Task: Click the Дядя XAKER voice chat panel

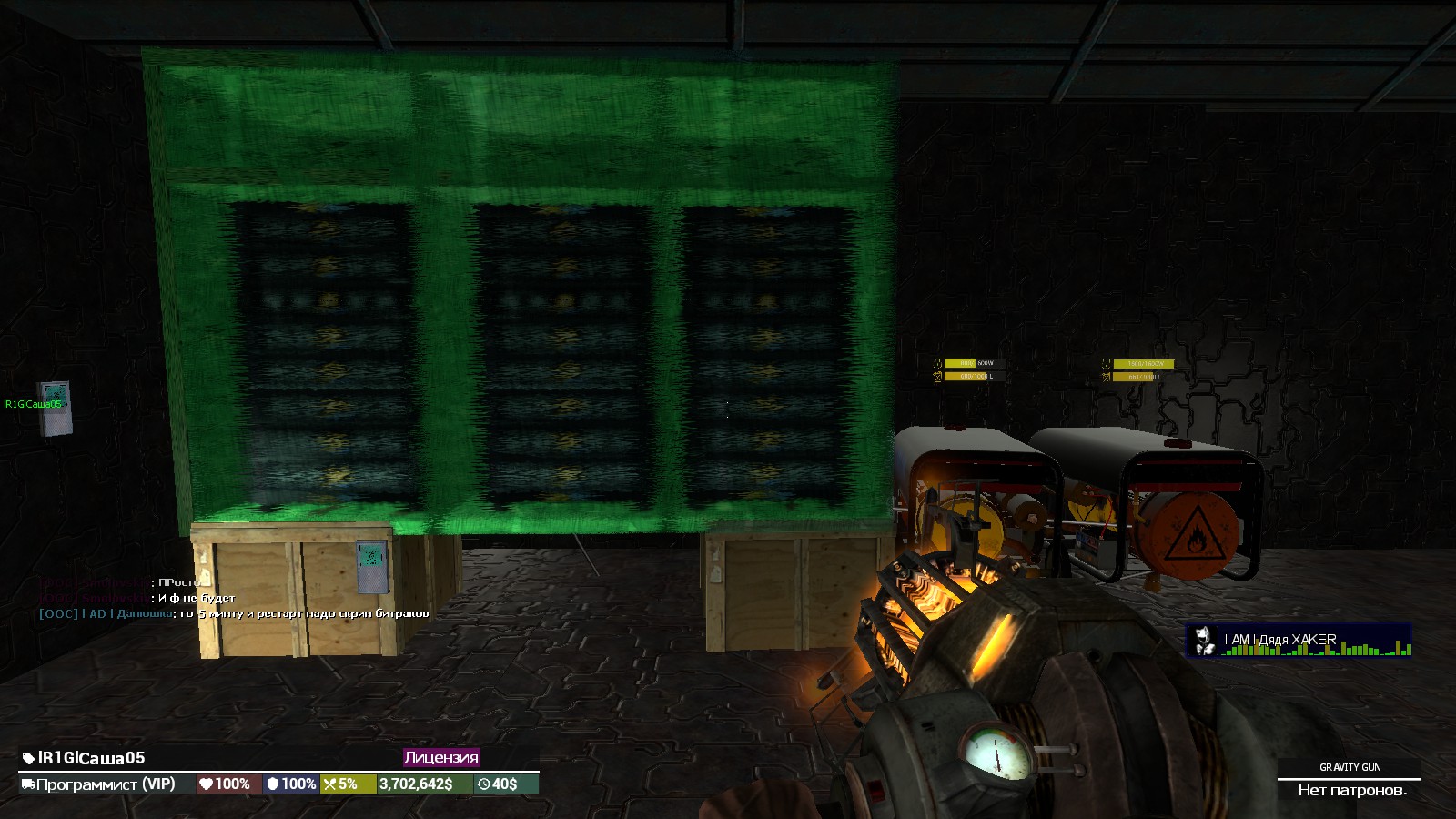Action: pyautogui.click(x=1299, y=640)
